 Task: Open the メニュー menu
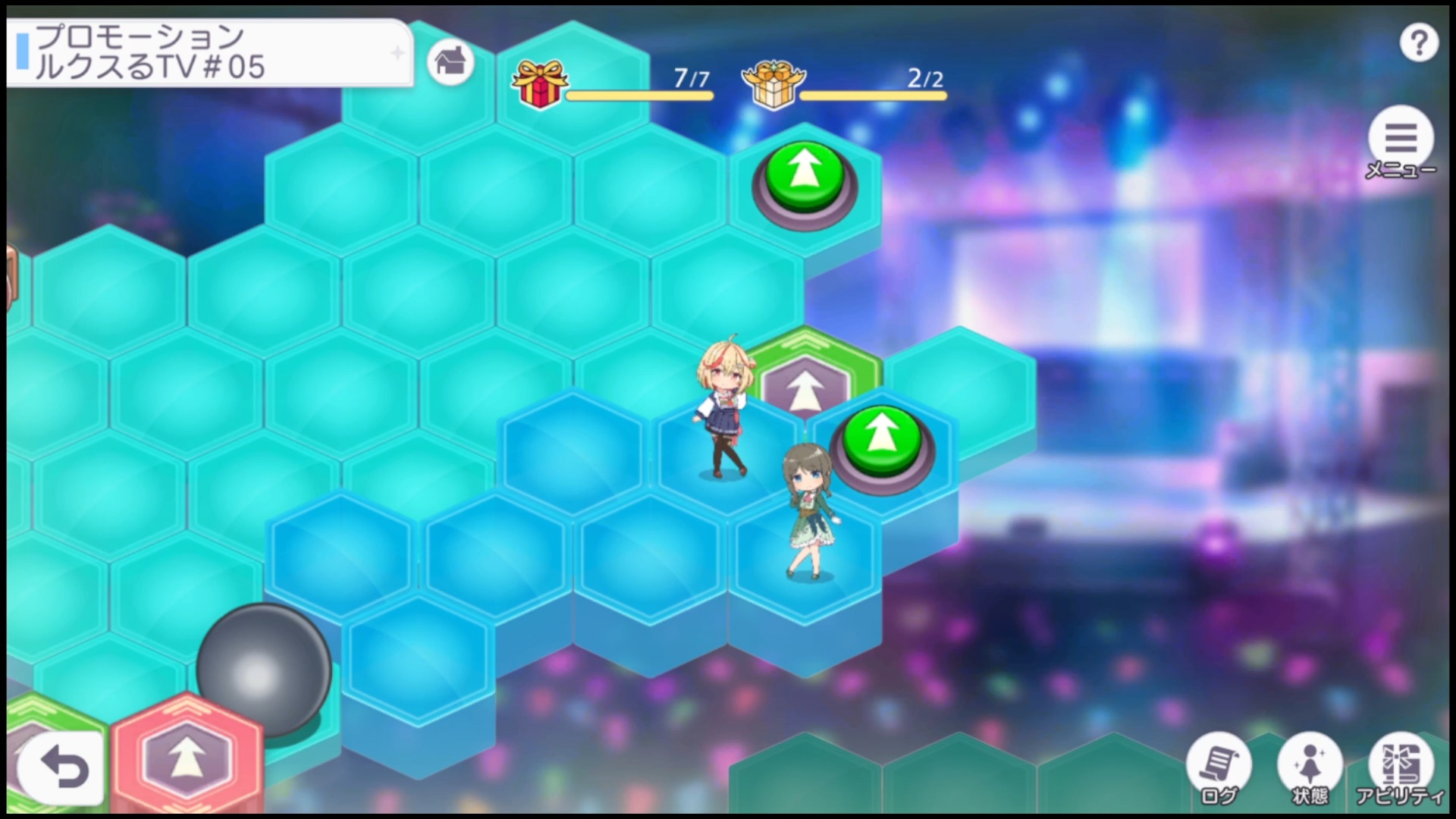pyautogui.click(x=1400, y=140)
